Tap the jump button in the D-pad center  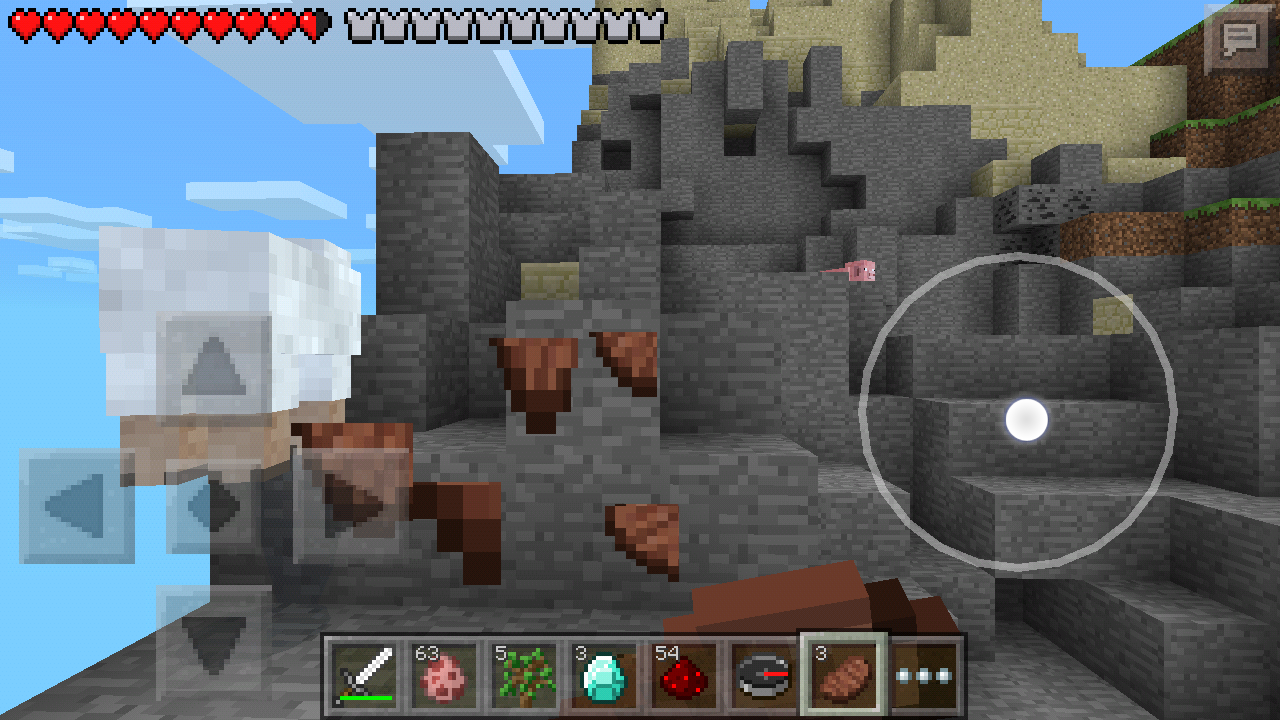click(x=214, y=505)
